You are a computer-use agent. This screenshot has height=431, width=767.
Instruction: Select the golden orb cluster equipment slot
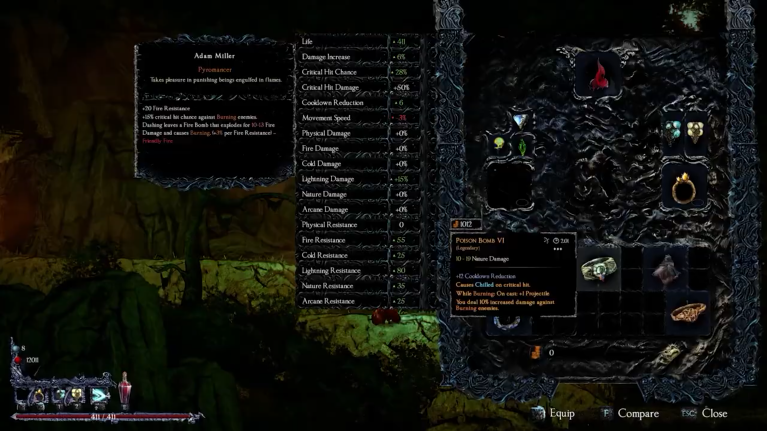(695, 131)
